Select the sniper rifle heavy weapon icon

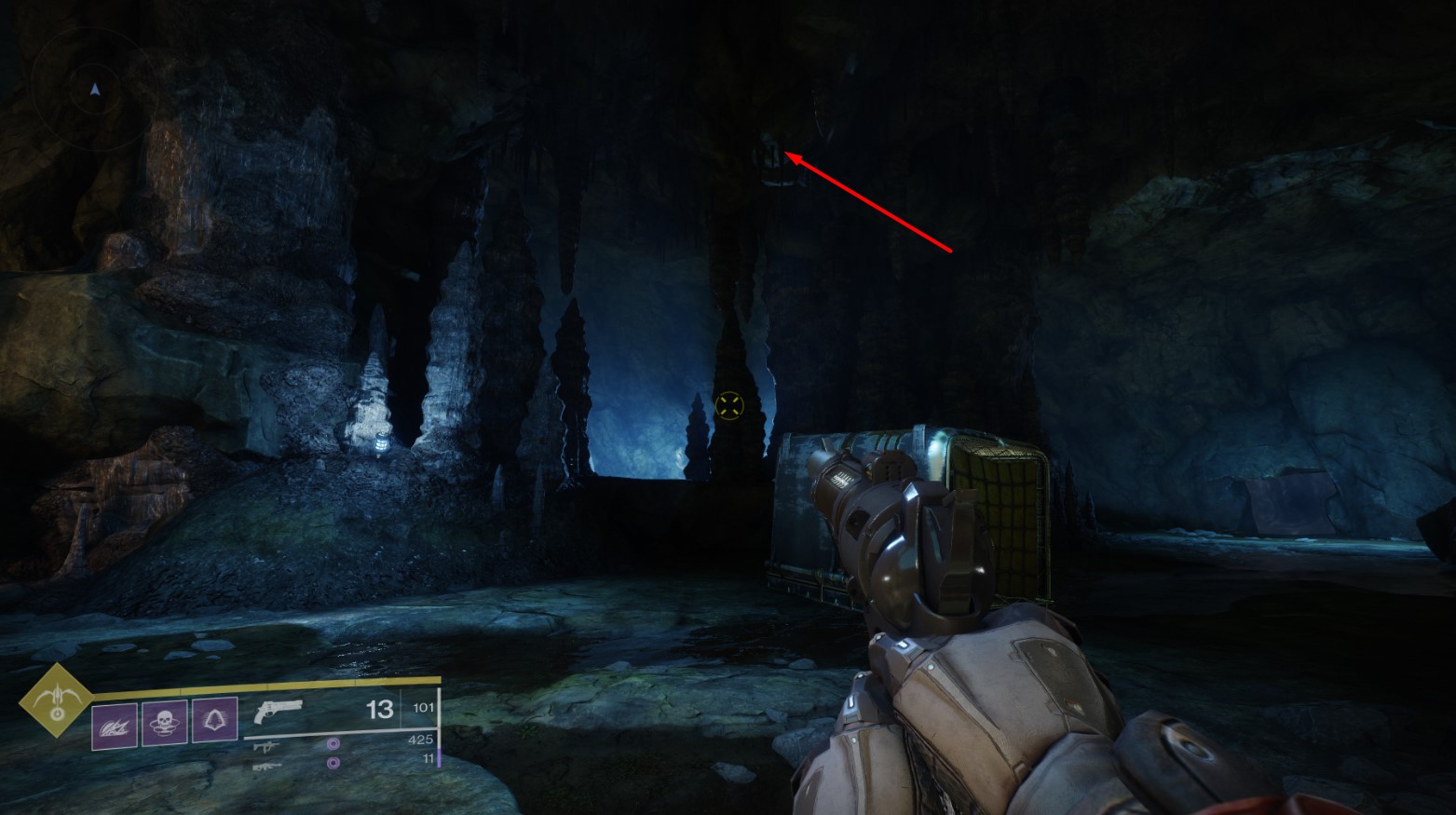[x=268, y=766]
